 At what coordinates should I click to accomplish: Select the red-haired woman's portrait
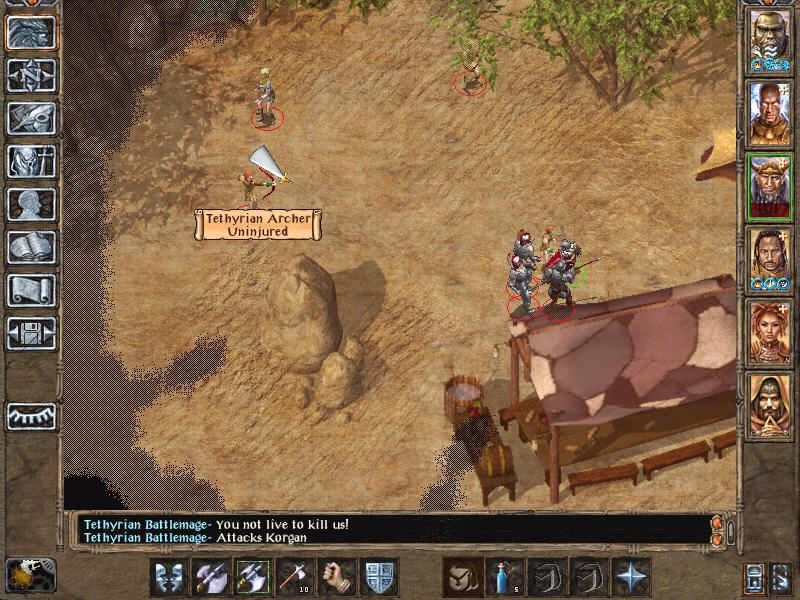[x=769, y=333]
